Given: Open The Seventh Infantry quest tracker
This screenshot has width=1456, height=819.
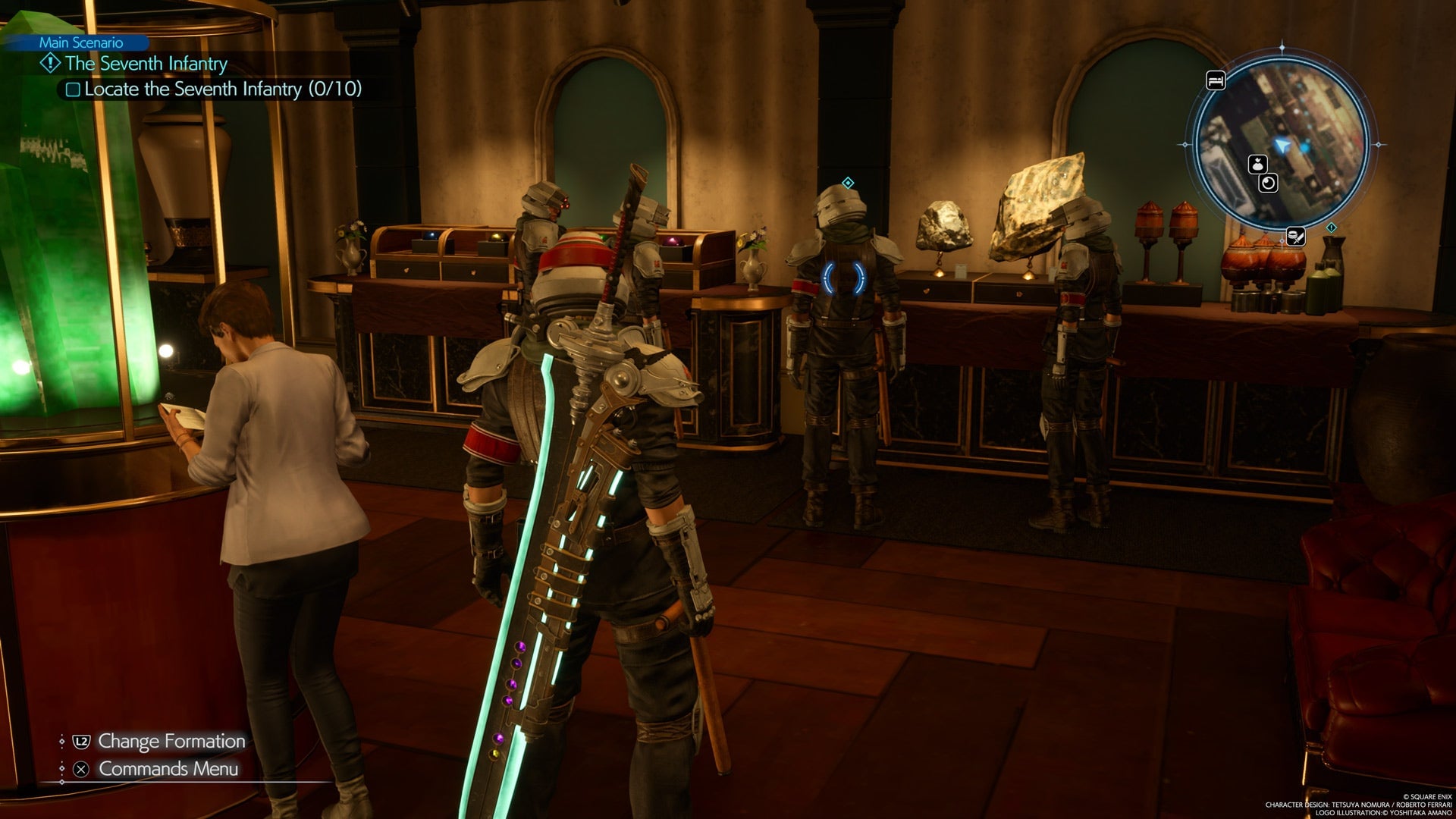Looking at the screenshot, I should point(146,64).
